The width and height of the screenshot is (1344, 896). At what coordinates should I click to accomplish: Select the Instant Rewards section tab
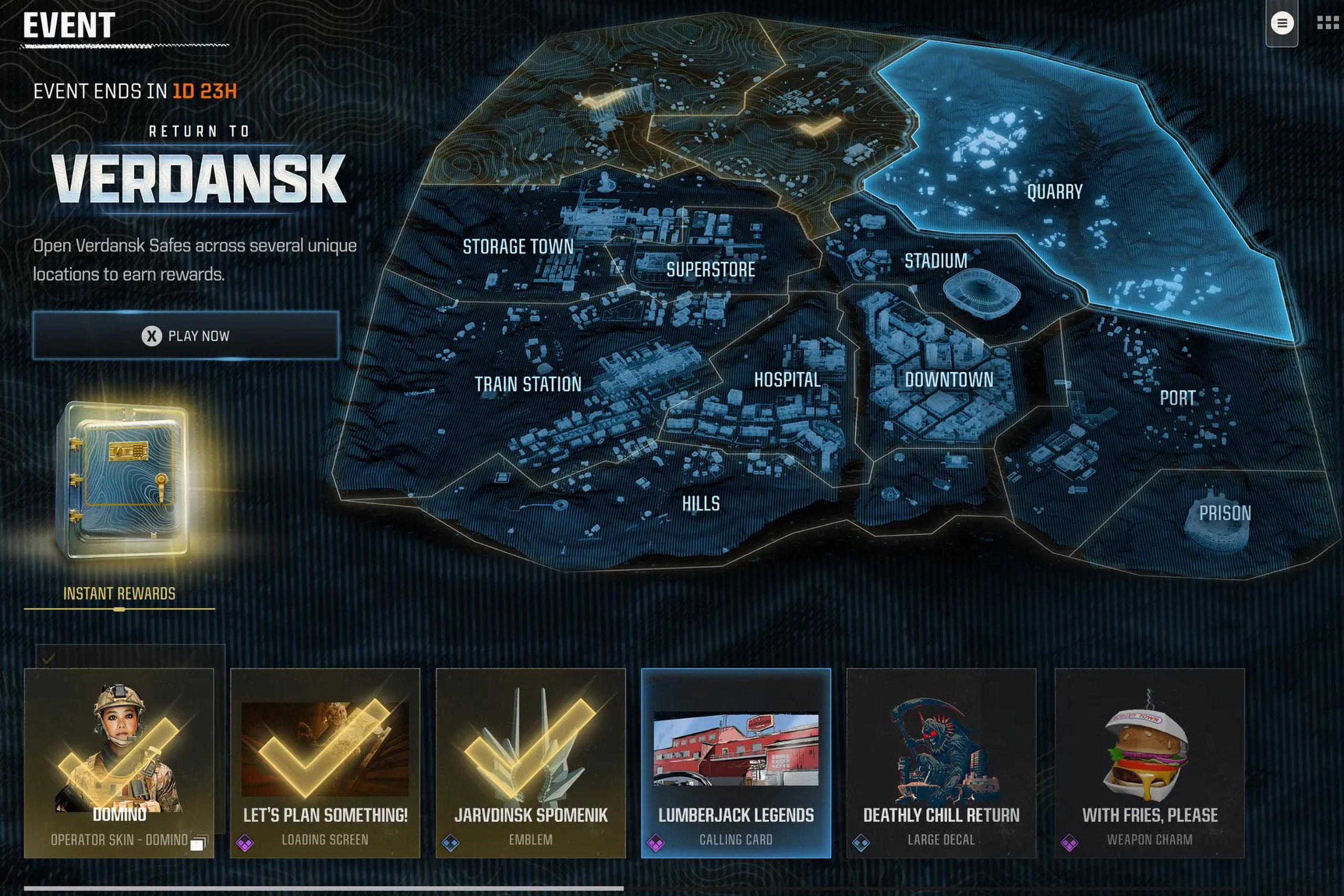(119, 593)
